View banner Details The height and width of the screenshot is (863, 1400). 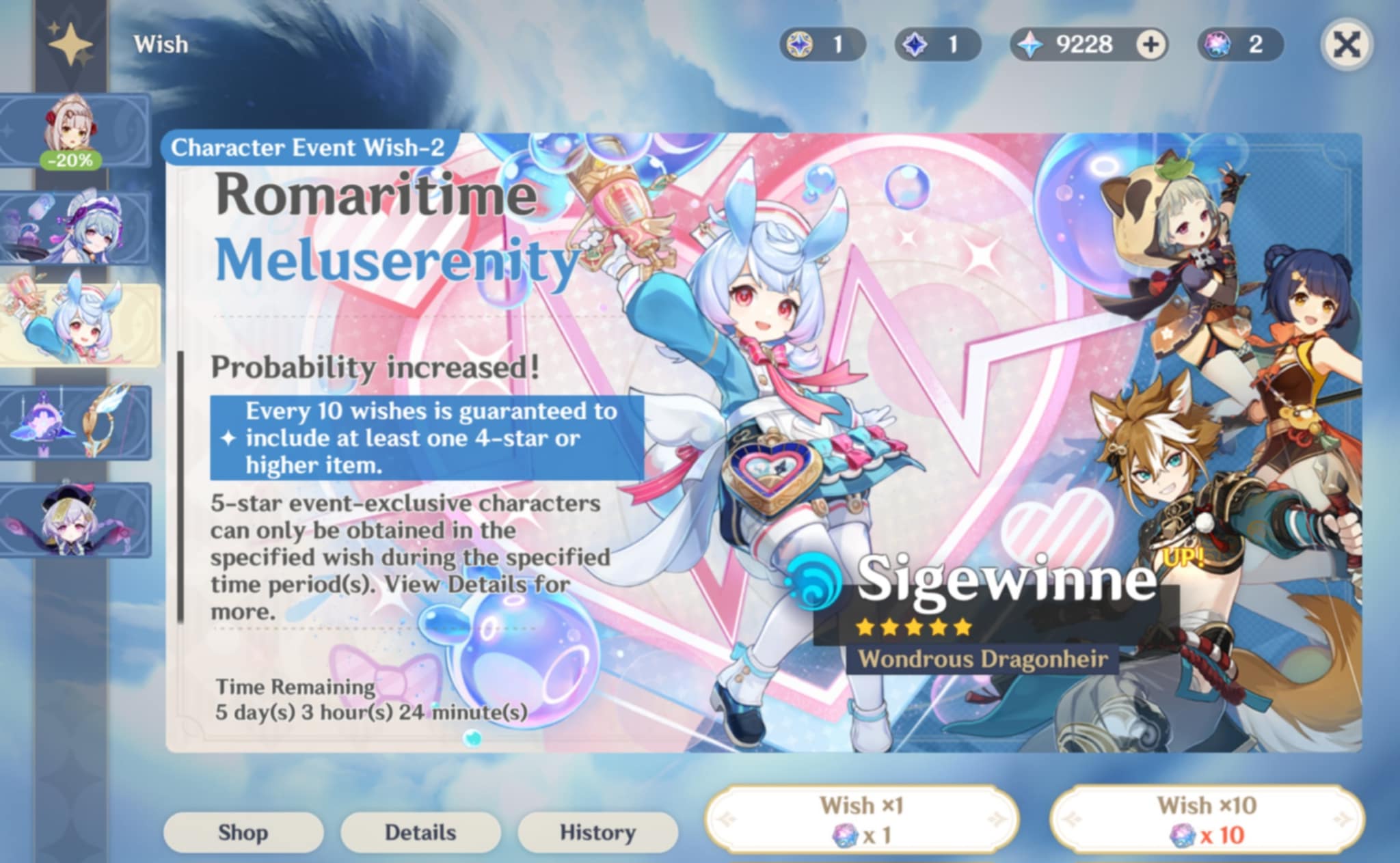click(420, 833)
